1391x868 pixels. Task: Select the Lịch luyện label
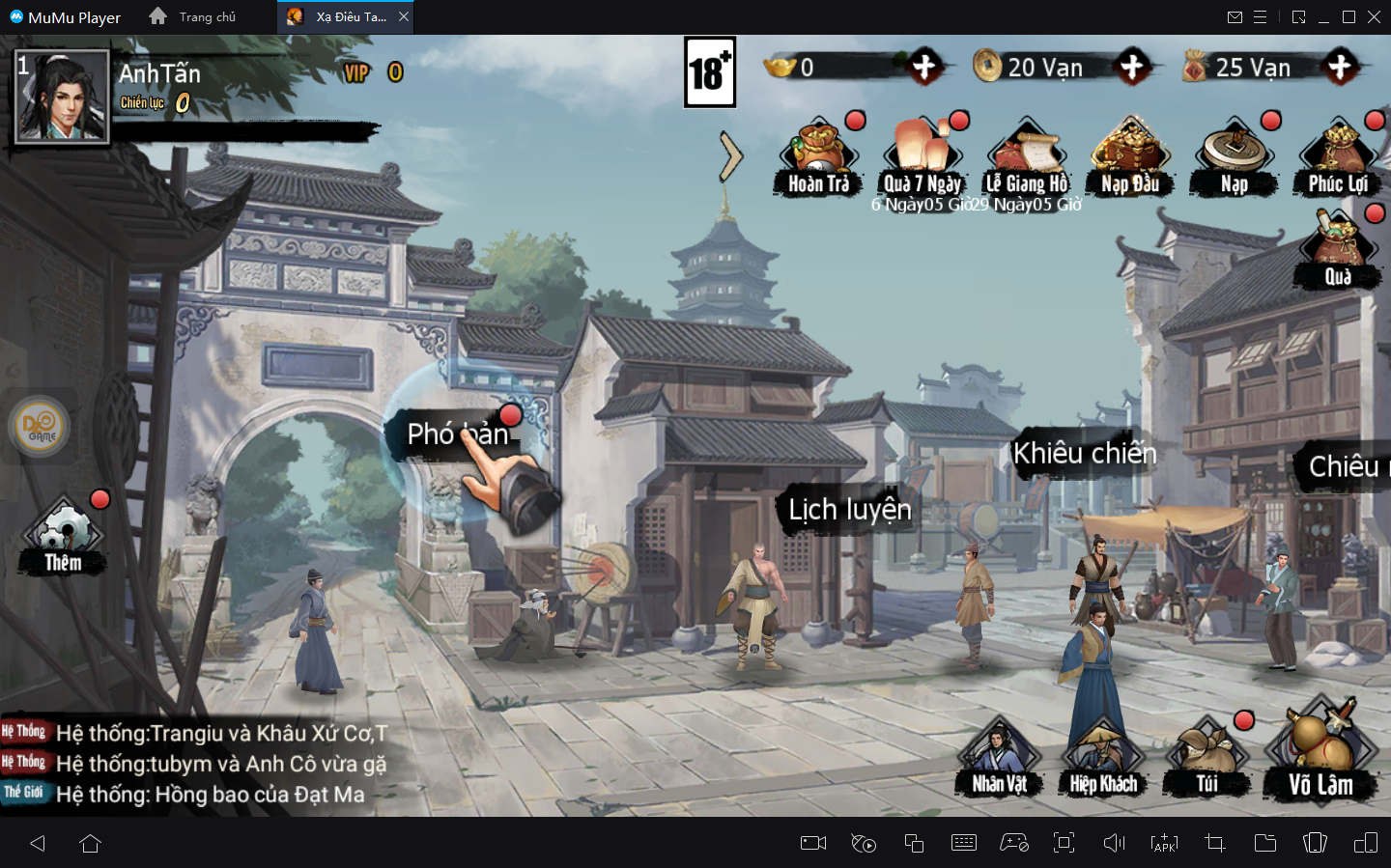coord(849,509)
